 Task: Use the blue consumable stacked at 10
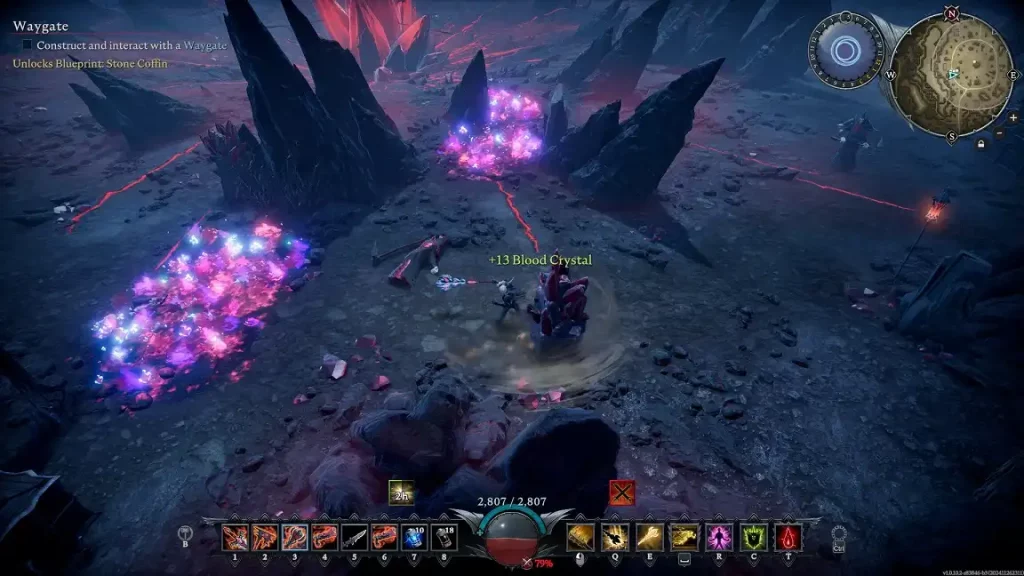point(414,538)
